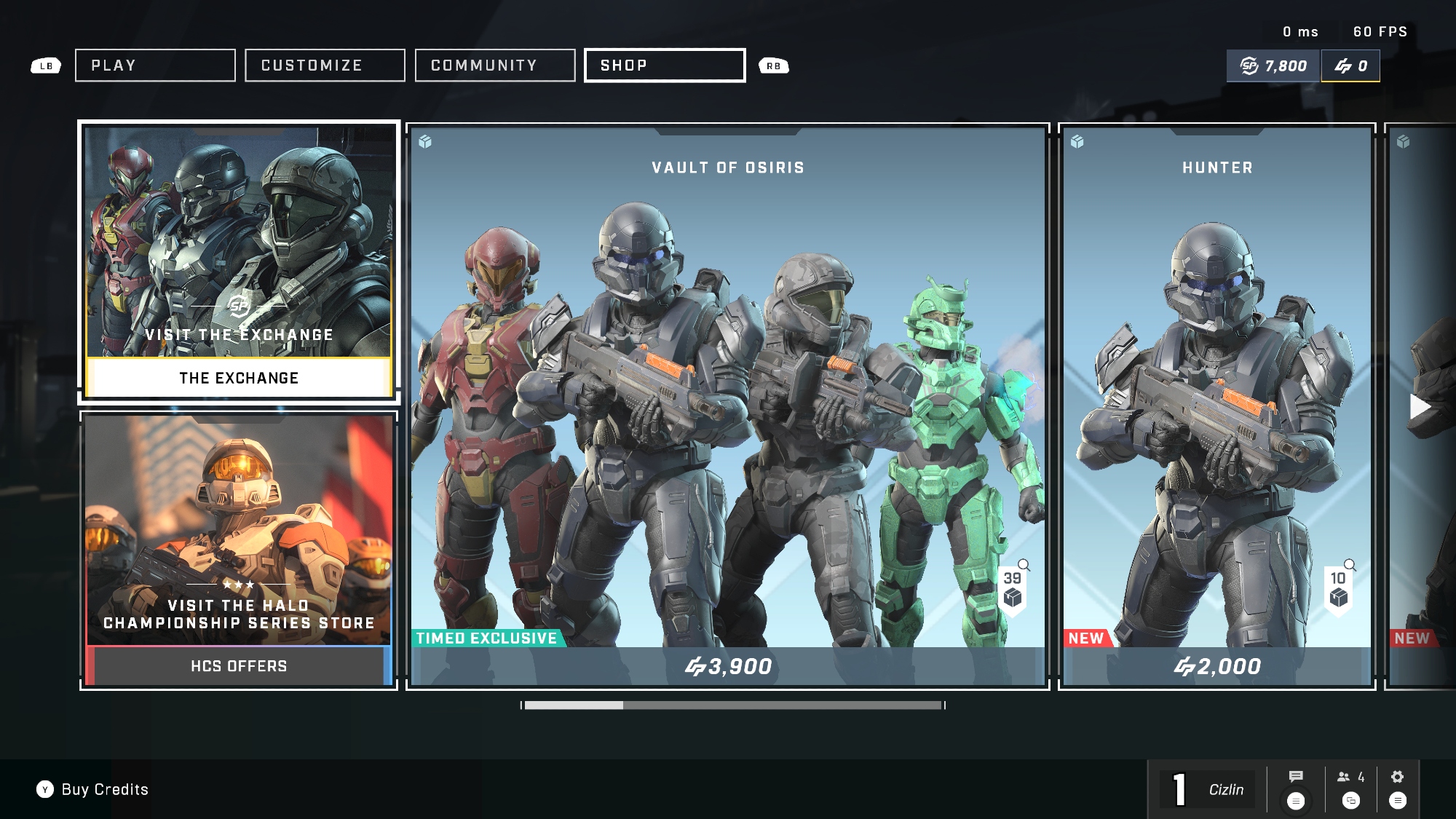Open the Spartan Points balance
This screenshot has height=819, width=1456.
point(1273,66)
